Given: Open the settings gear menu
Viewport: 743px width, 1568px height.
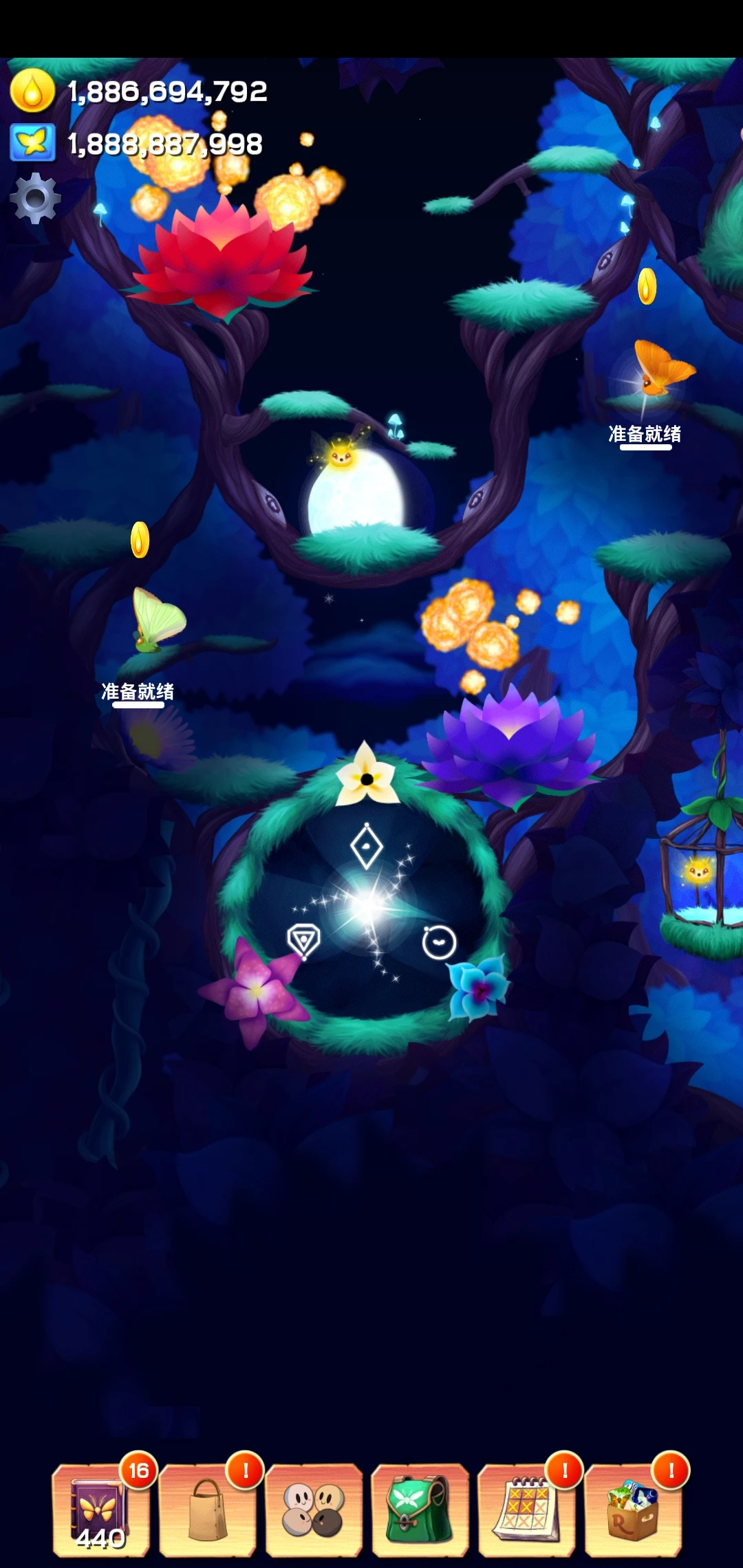Looking at the screenshot, I should click(x=35, y=198).
